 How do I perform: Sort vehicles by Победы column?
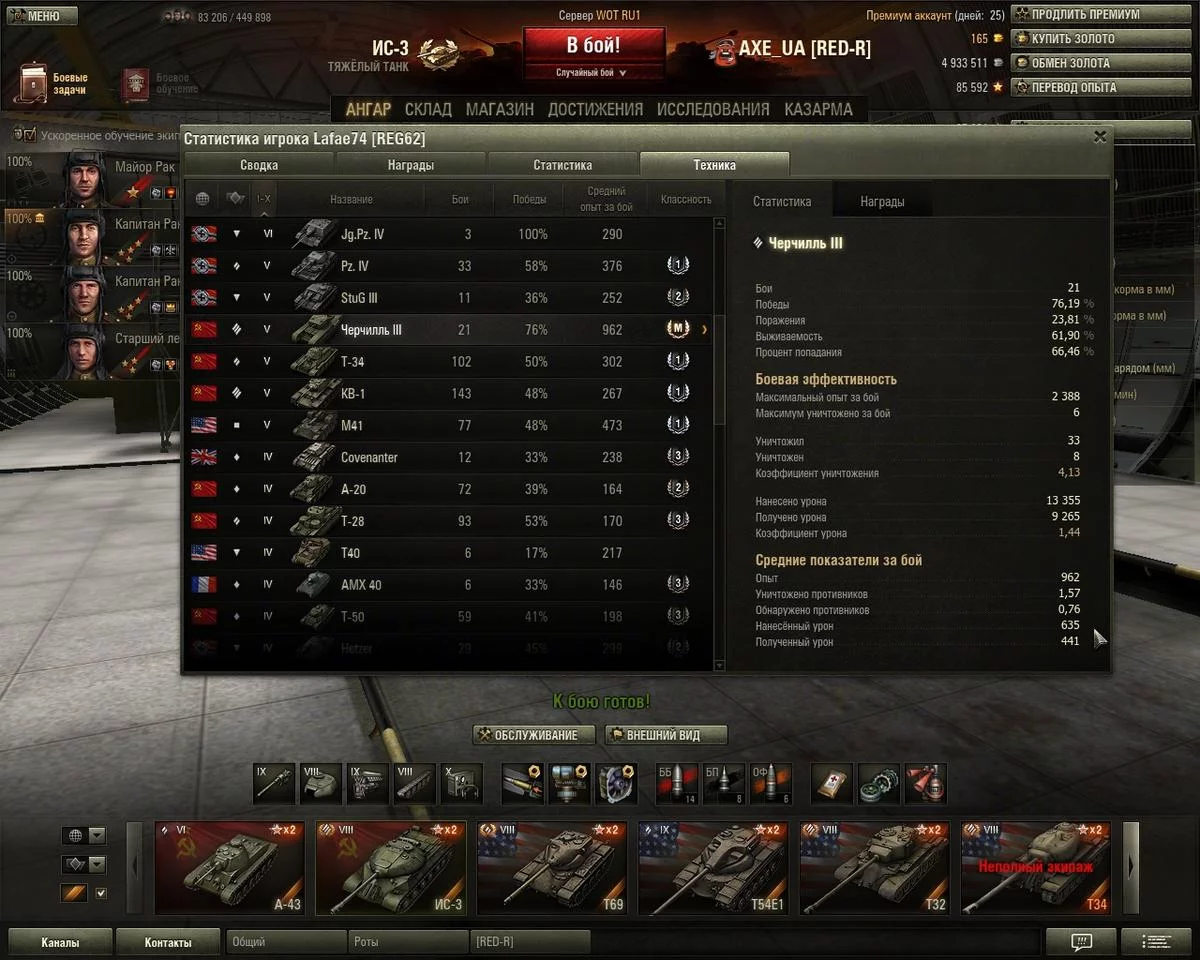point(529,199)
